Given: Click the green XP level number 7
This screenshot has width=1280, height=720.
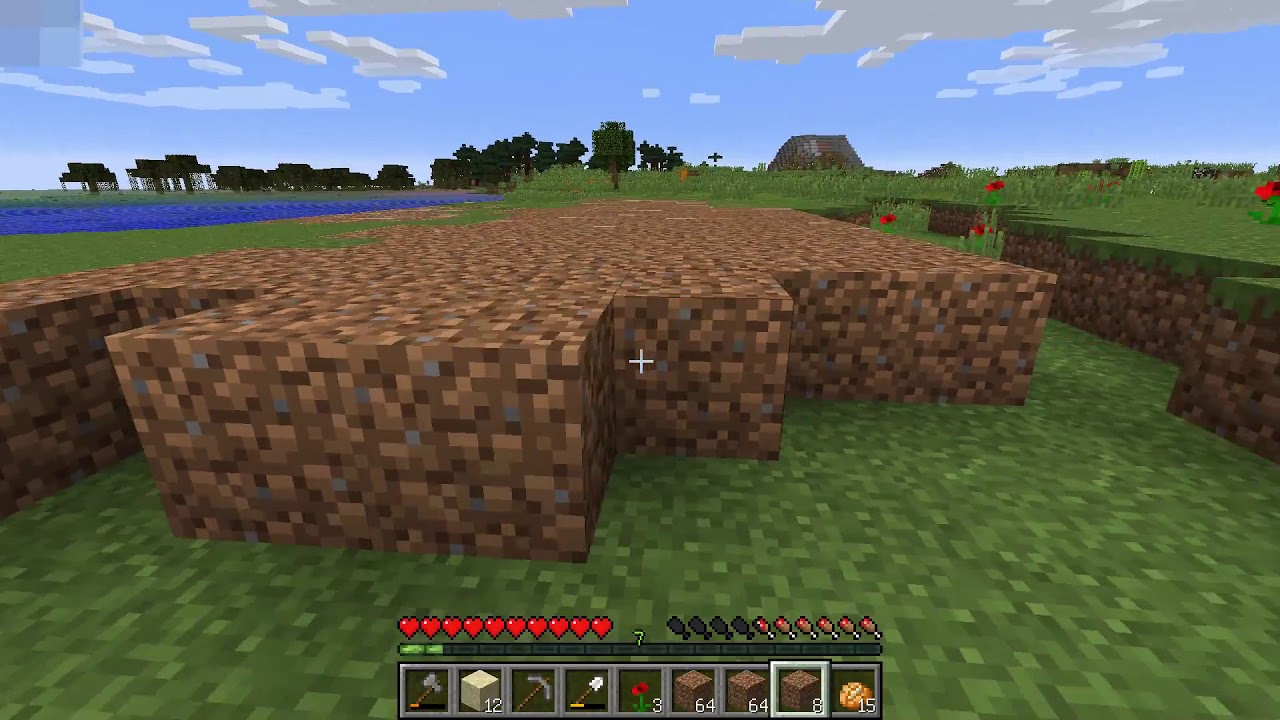Looking at the screenshot, I should coord(638,637).
